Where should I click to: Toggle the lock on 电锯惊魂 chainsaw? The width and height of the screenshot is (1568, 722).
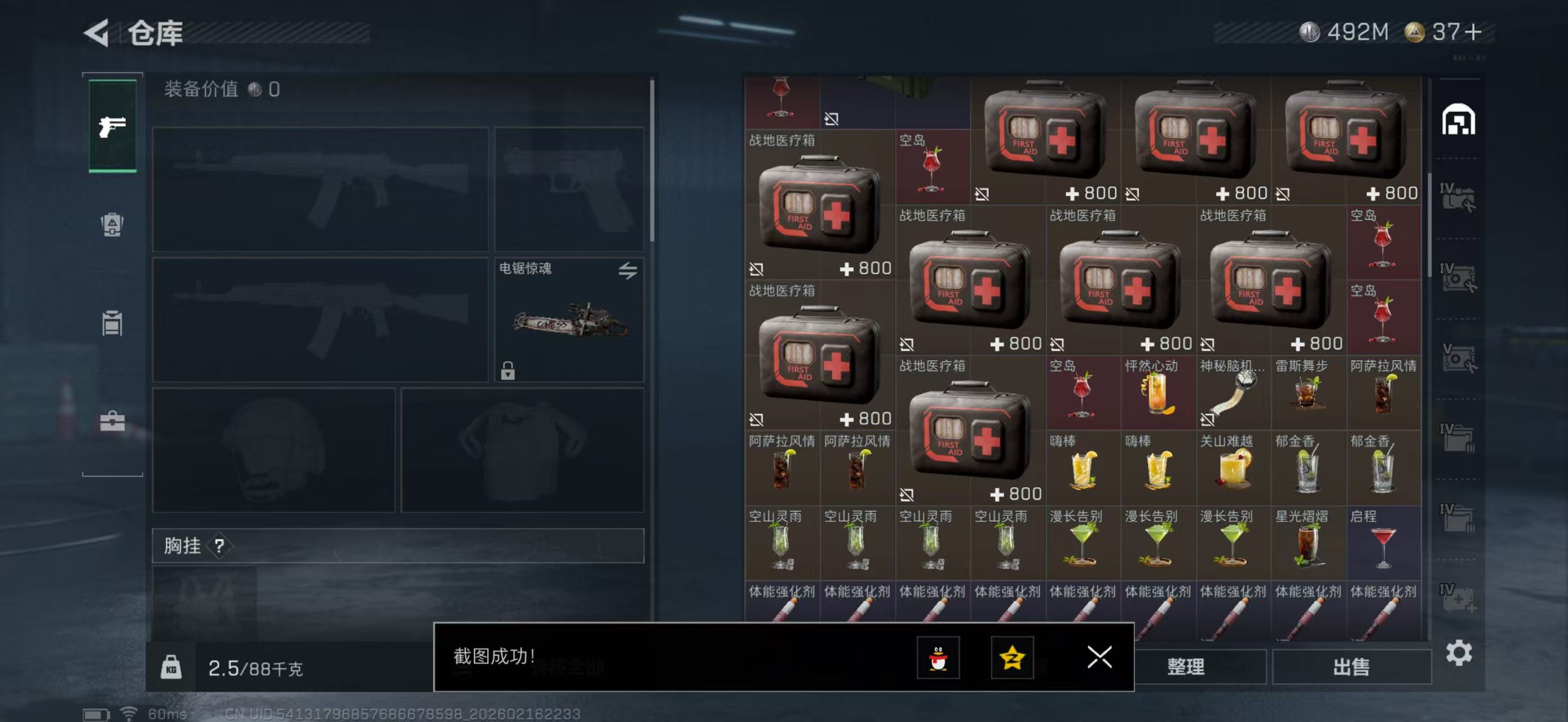[509, 371]
